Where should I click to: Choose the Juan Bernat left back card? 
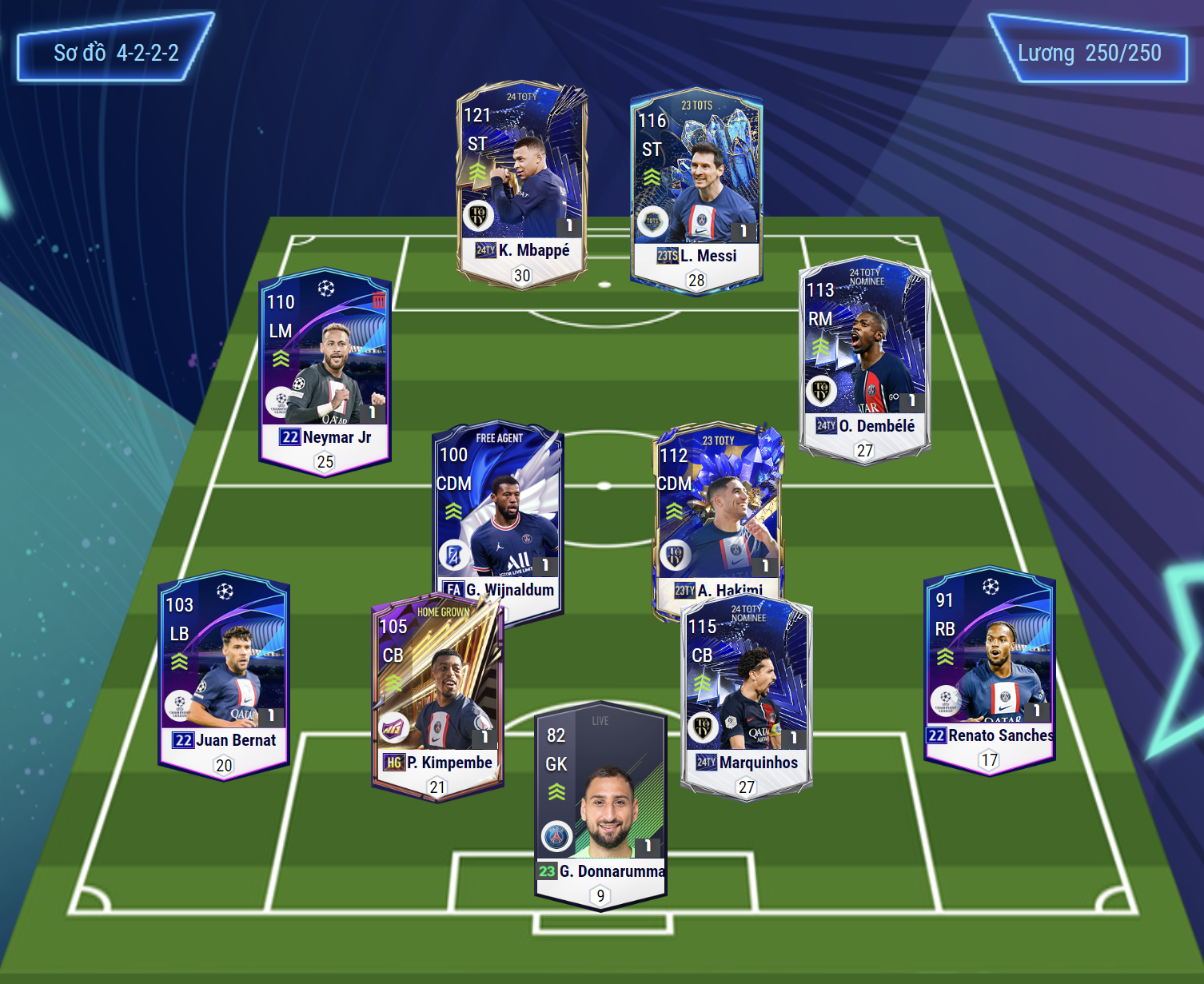pos(224,673)
